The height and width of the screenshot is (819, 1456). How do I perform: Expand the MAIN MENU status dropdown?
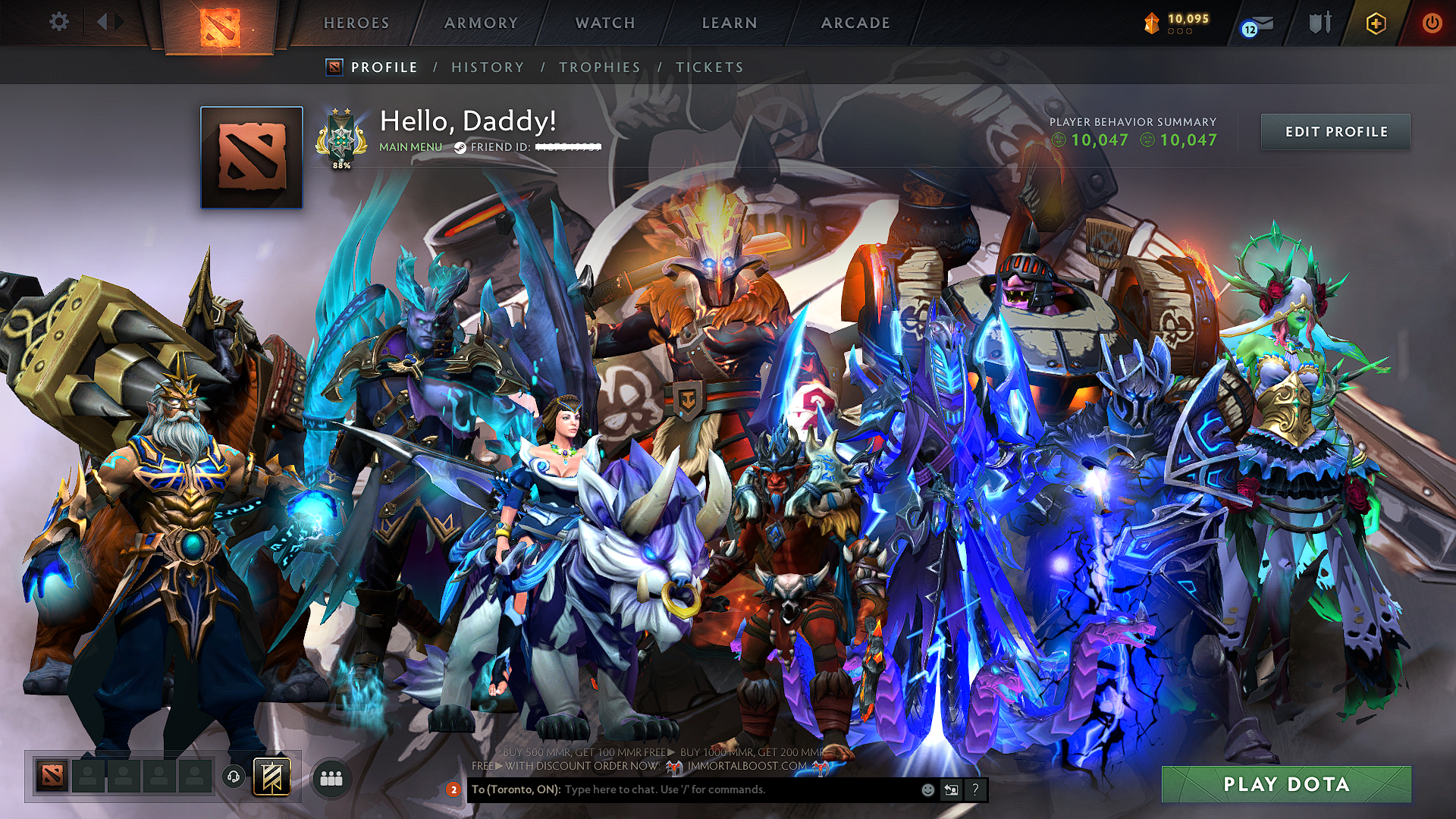pos(409,147)
